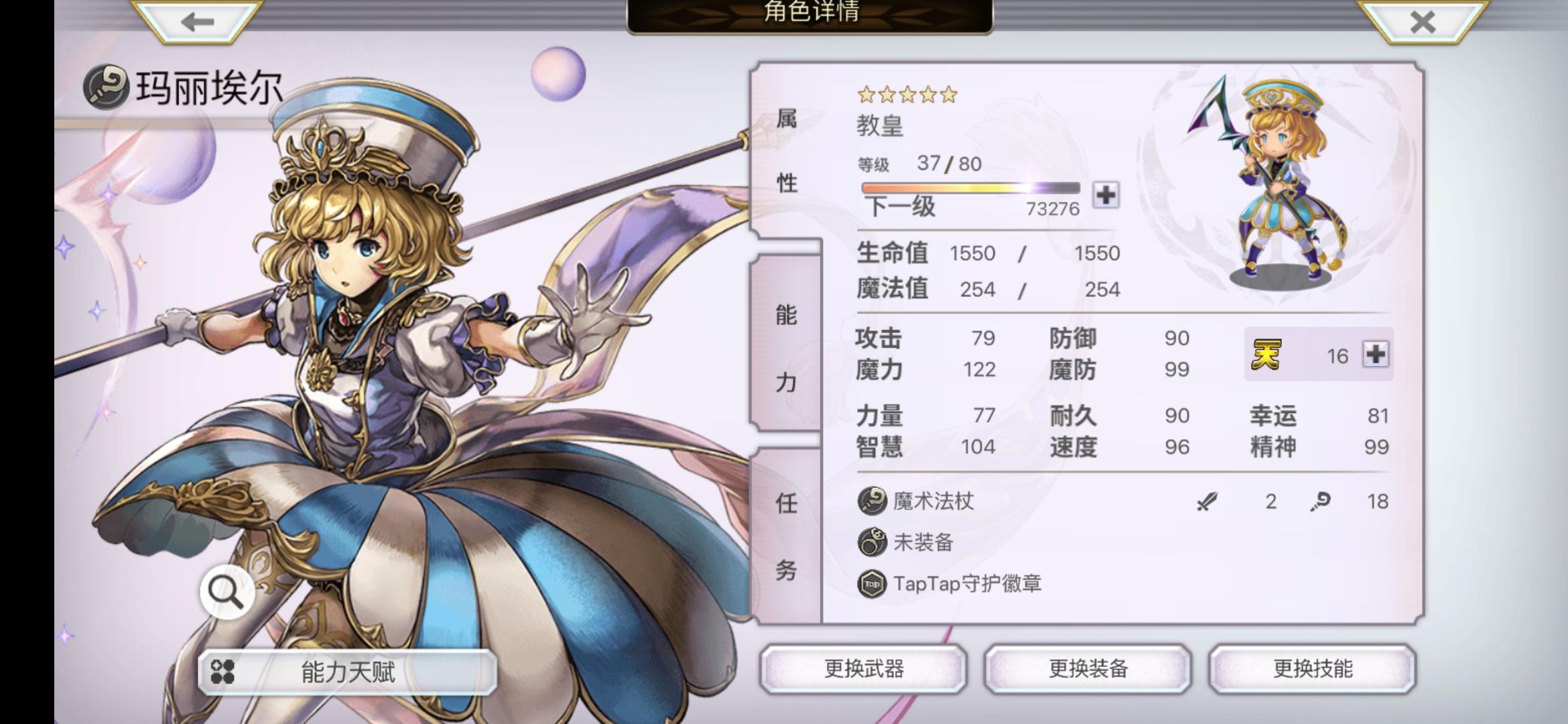Click the plus next to 天 value 16

tap(1380, 356)
